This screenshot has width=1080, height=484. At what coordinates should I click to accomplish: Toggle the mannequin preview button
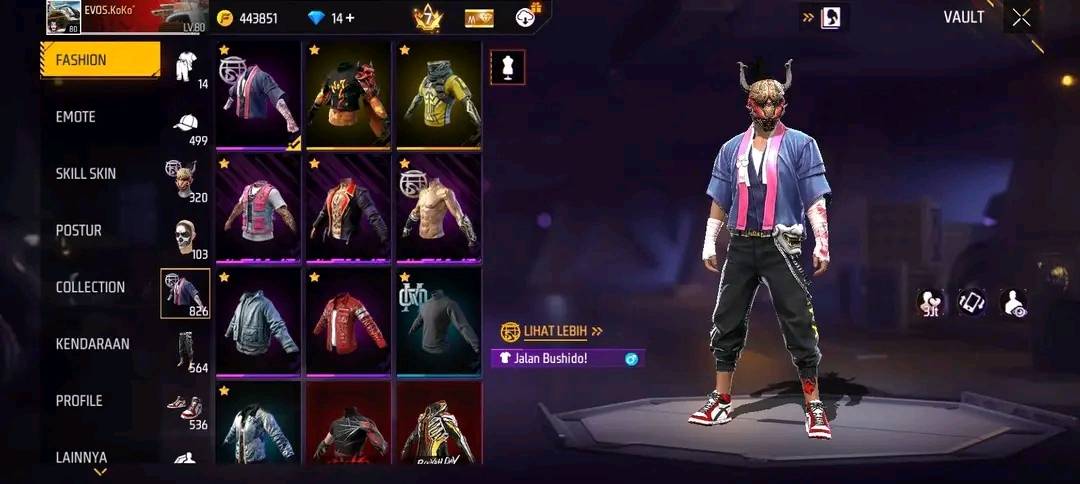[x=507, y=67]
